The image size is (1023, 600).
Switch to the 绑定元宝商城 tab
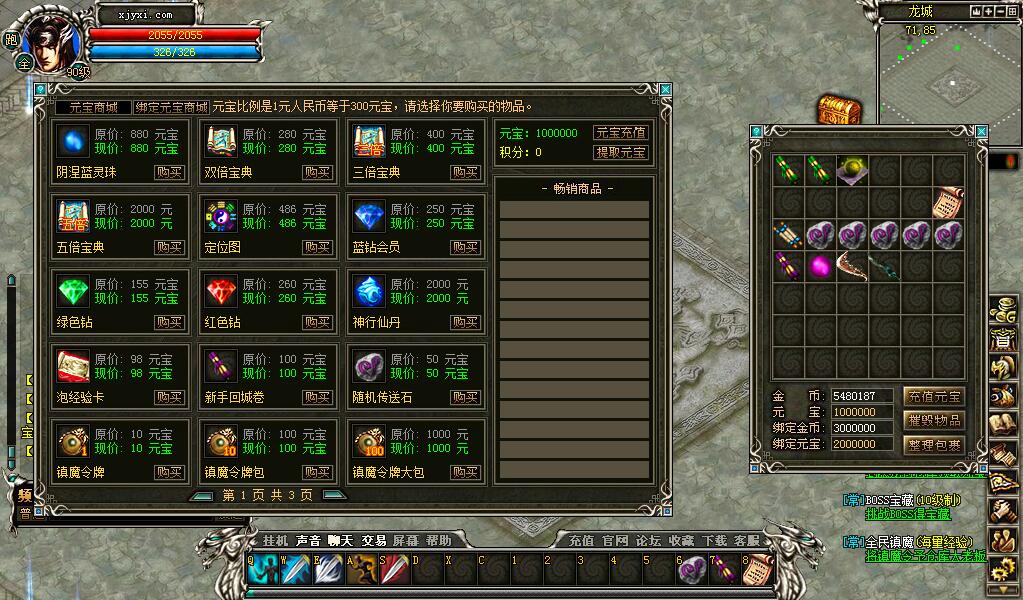pyautogui.click(x=172, y=107)
